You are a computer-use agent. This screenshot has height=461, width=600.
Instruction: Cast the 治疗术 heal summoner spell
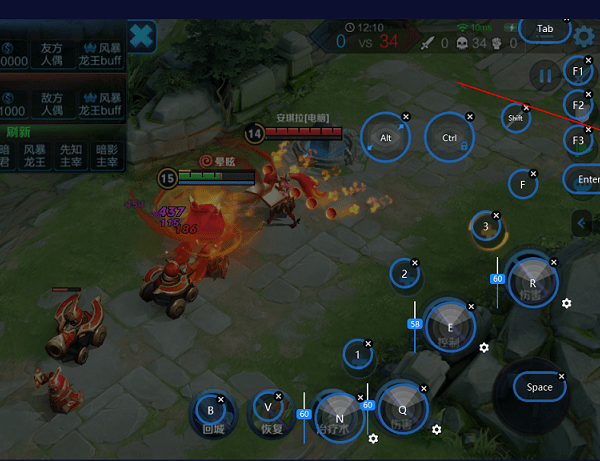pos(338,415)
